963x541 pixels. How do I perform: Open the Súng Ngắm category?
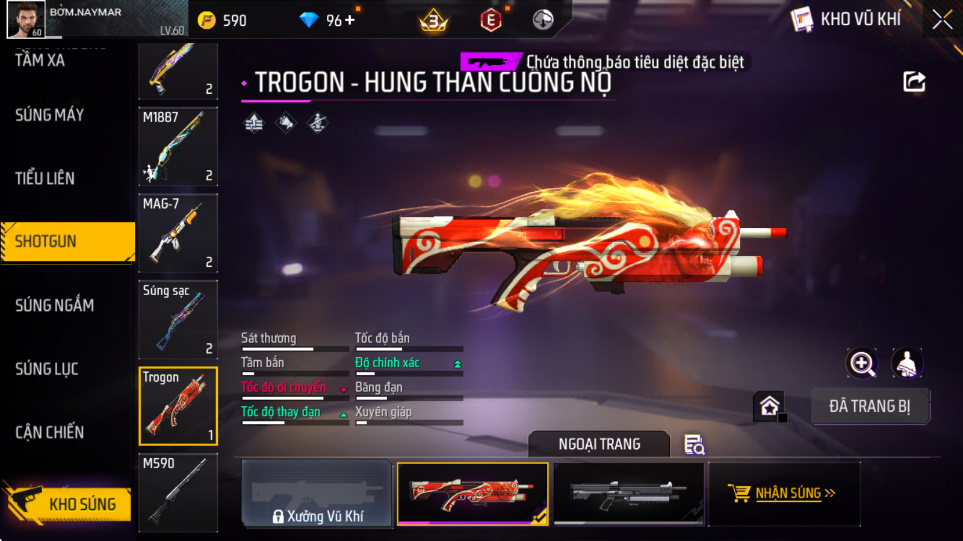coord(54,305)
